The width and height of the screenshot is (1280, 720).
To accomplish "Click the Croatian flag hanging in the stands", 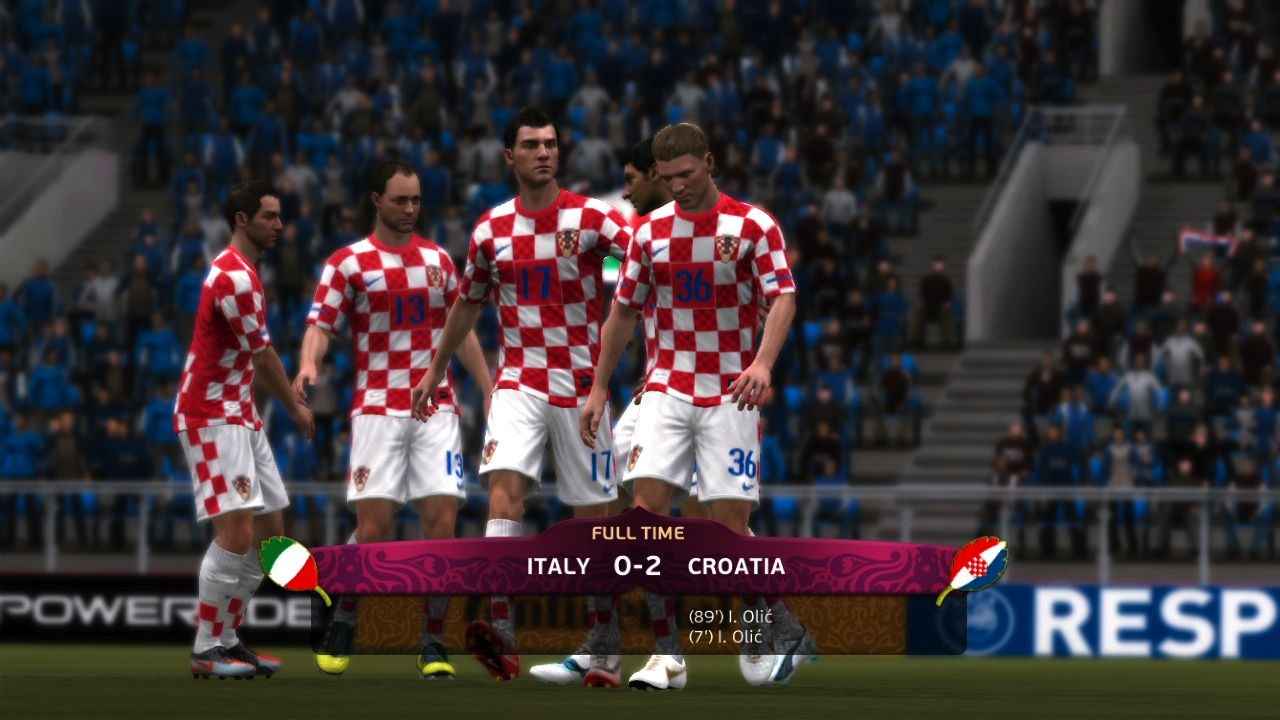I will tap(1206, 240).
